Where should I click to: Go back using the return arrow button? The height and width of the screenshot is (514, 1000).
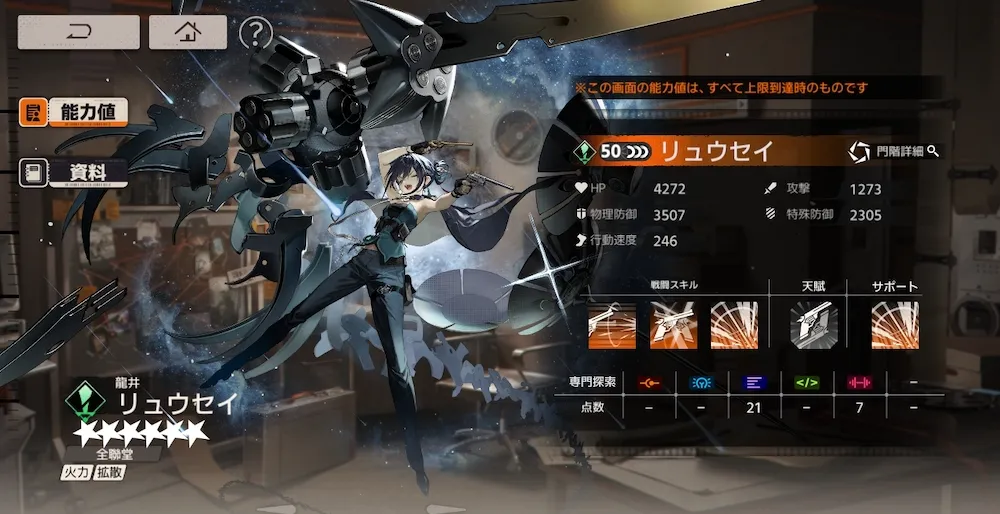coord(78,32)
